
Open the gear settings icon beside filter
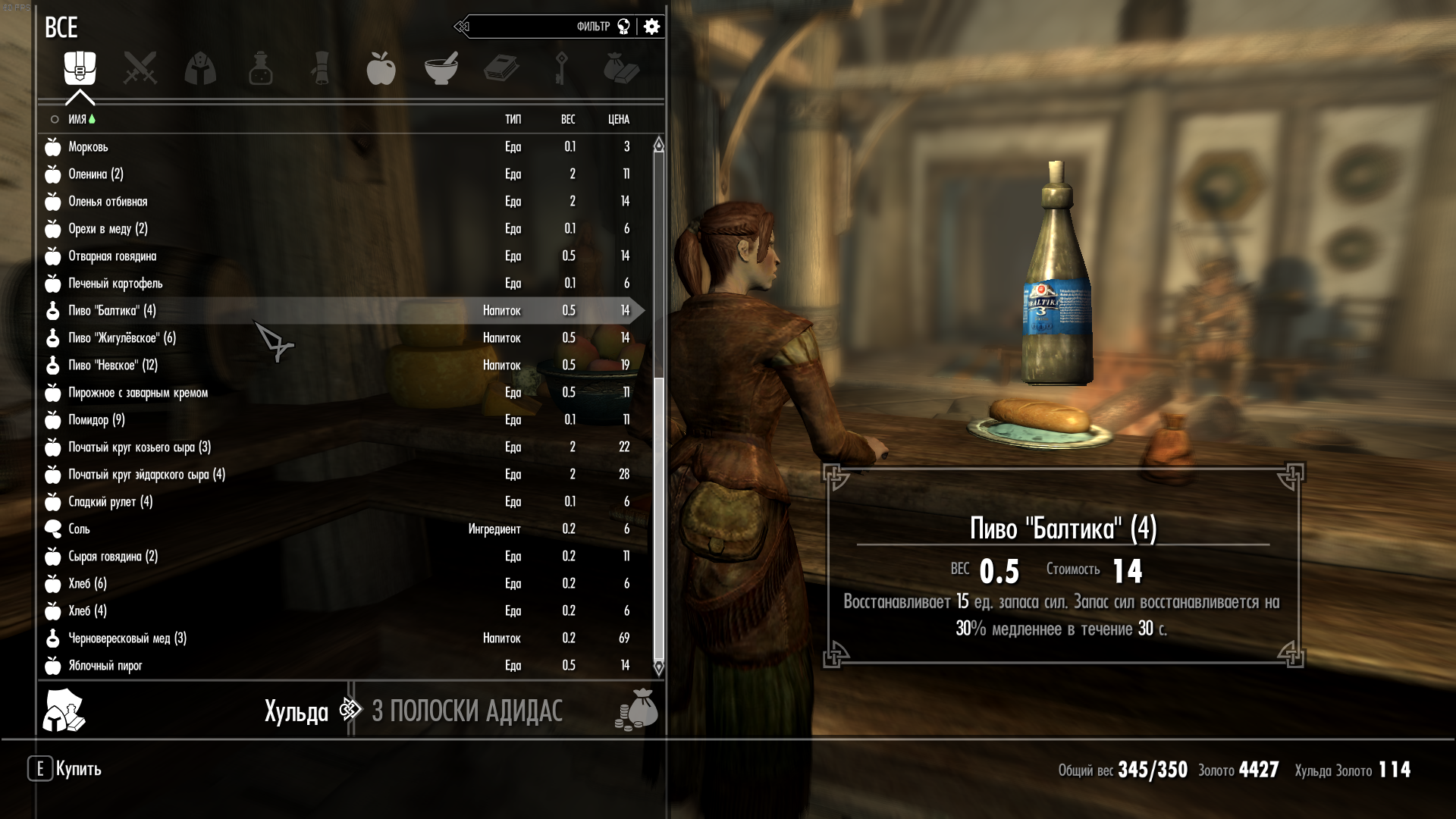651,27
